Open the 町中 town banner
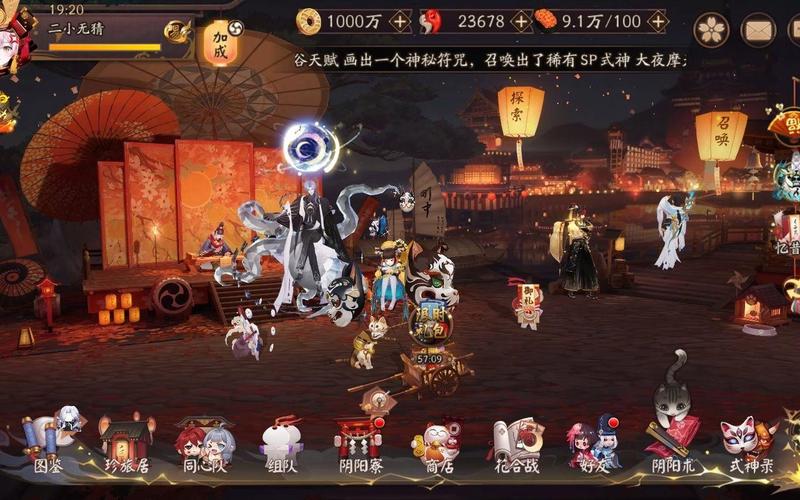The width and height of the screenshot is (800, 500). point(425,200)
